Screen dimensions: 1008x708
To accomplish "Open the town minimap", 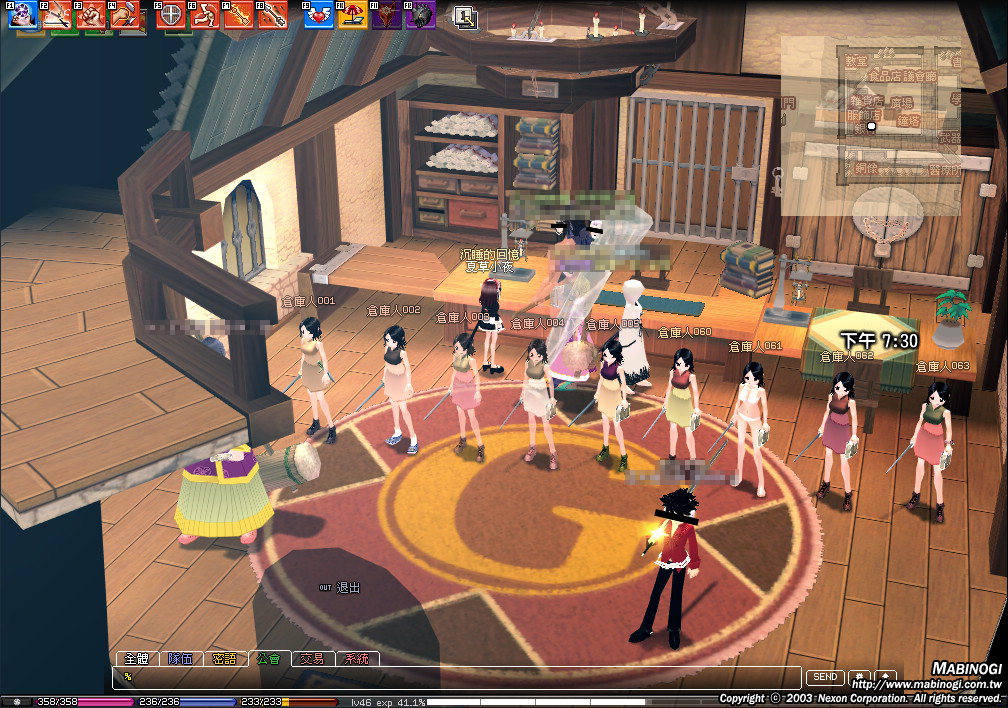I will coord(870,125).
